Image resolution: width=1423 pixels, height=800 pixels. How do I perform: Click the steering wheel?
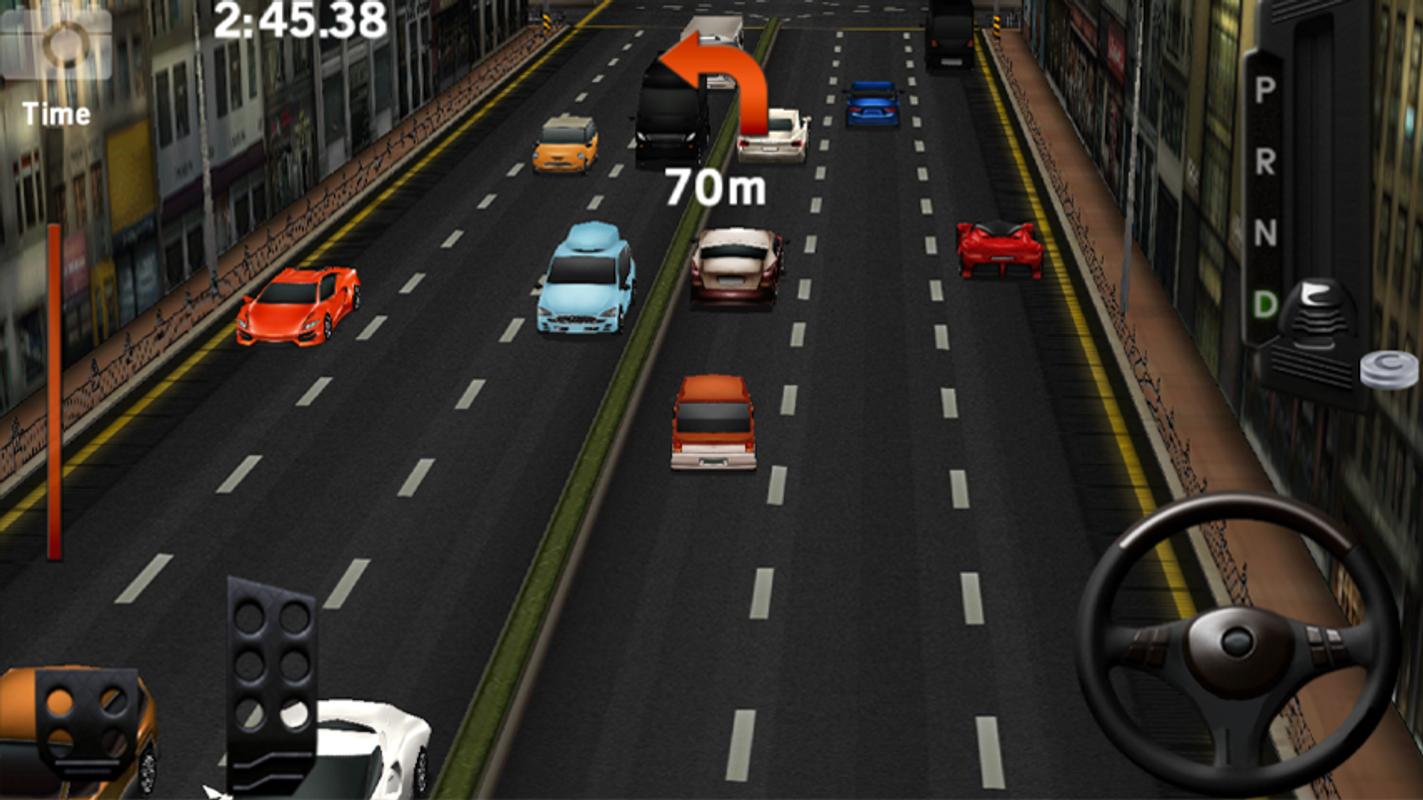click(1237, 641)
